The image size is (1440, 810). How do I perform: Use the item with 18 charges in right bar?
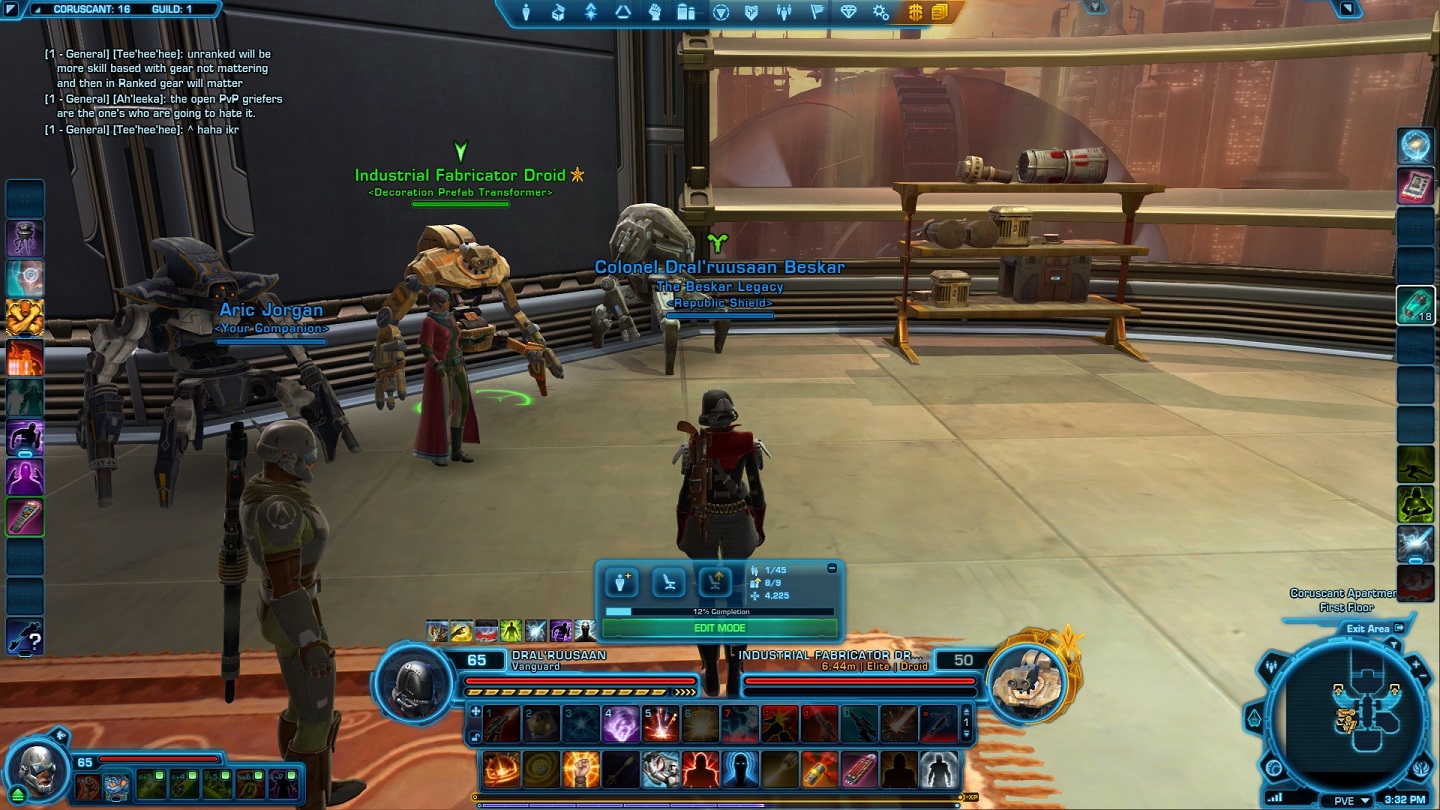[1415, 306]
